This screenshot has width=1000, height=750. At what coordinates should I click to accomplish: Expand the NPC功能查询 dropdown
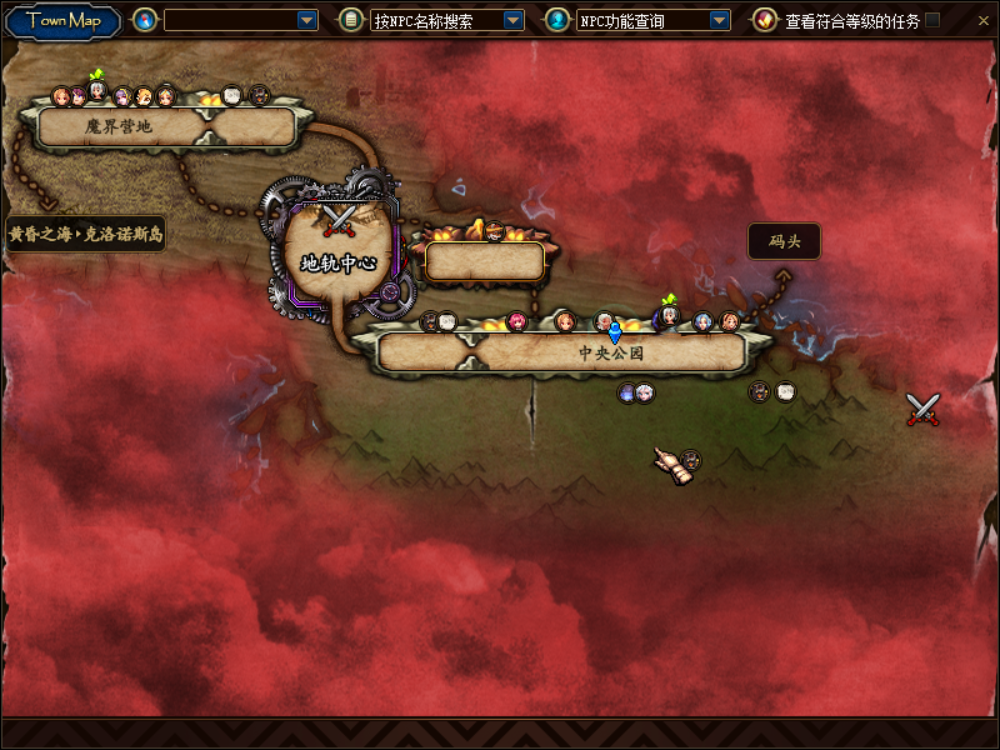[719, 20]
